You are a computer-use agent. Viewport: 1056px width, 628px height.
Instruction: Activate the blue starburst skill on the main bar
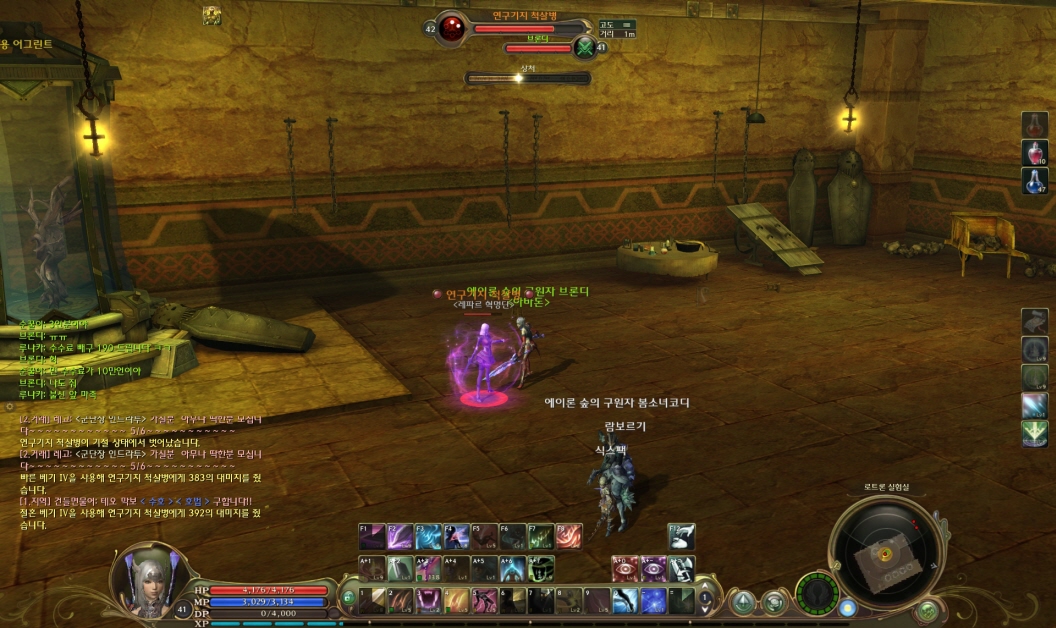click(653, 600)
